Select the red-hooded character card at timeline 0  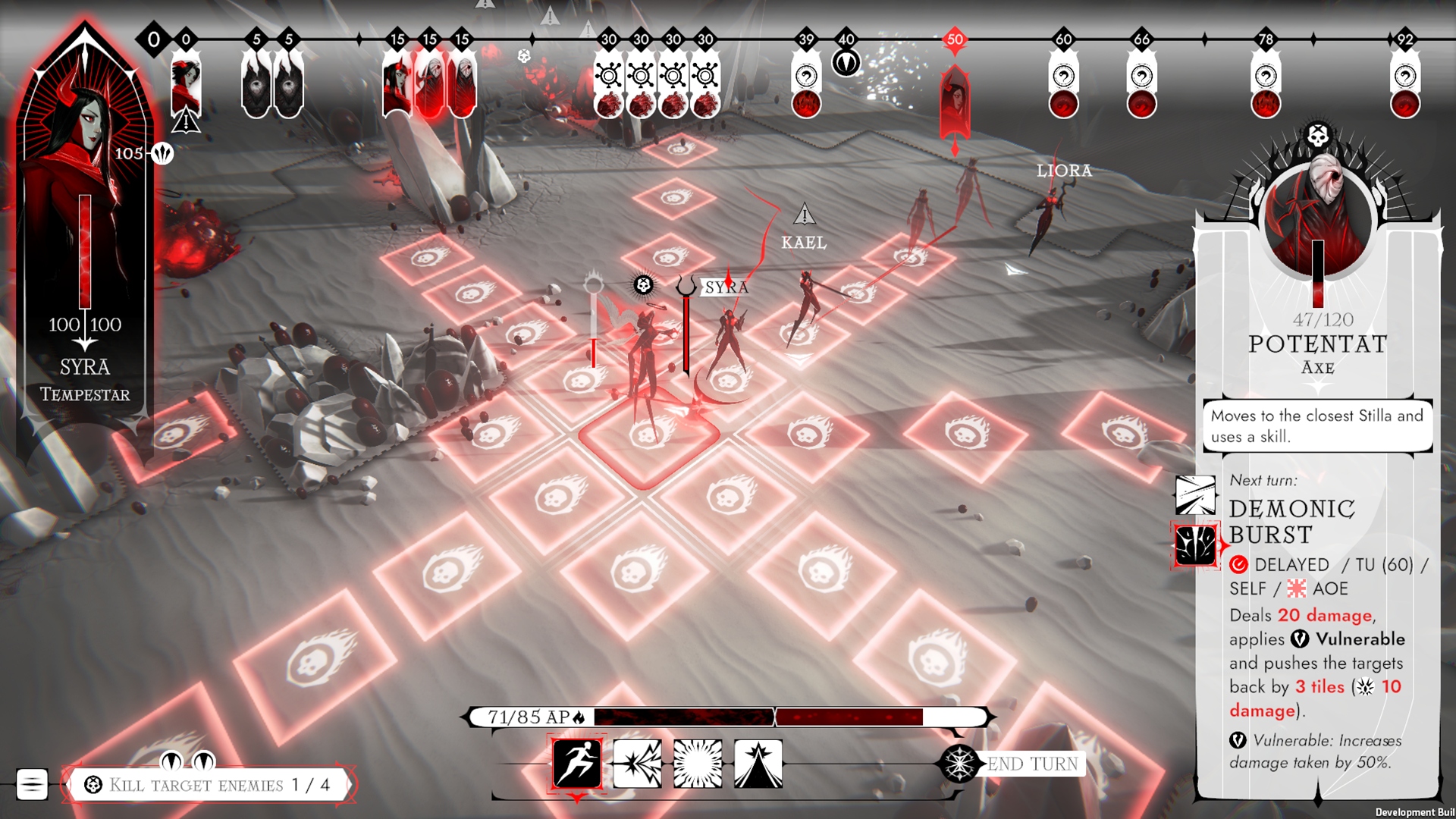click(x=186, y=85)
